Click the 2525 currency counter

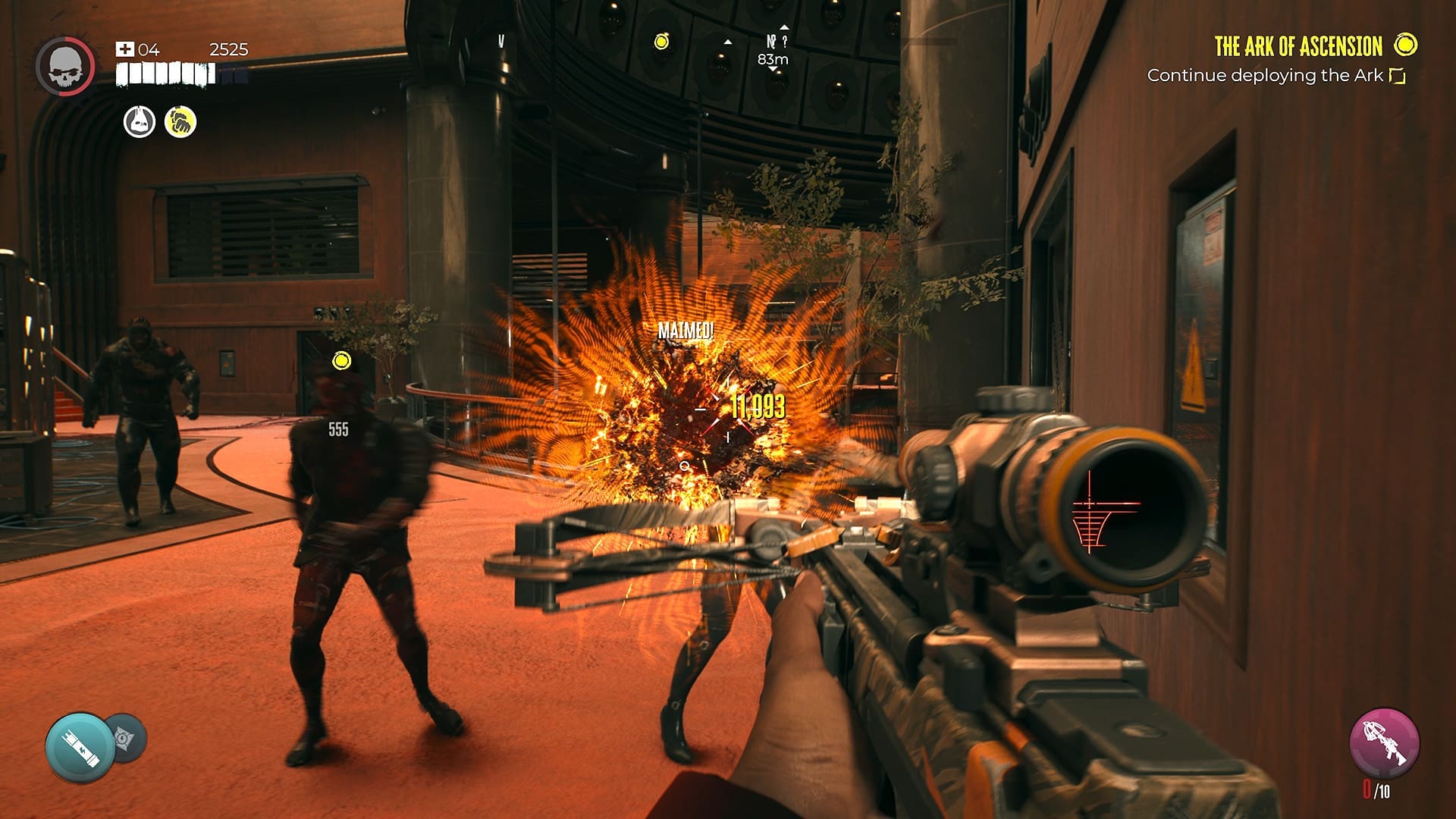pos(227,49)
